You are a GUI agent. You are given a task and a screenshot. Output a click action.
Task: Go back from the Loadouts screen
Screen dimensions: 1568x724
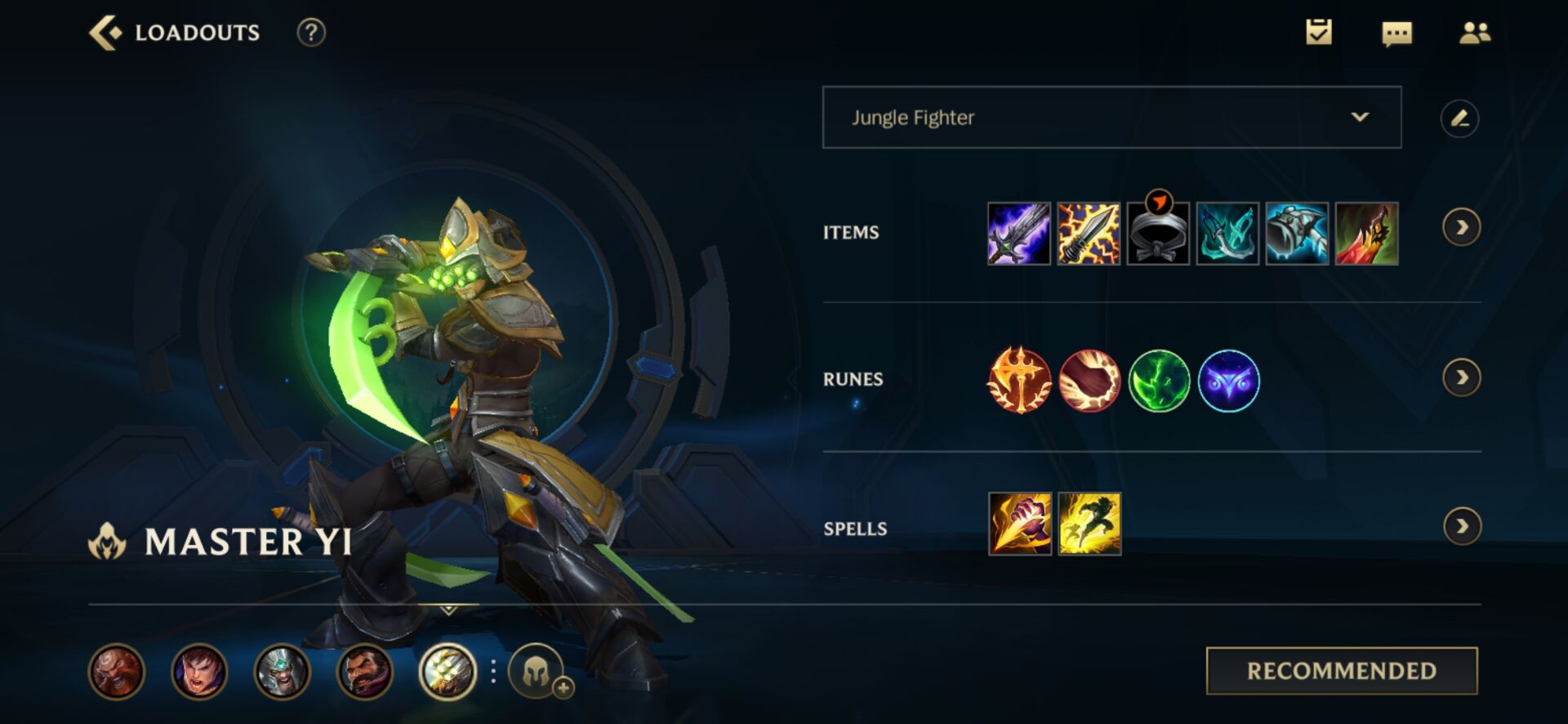coord(105,34)
